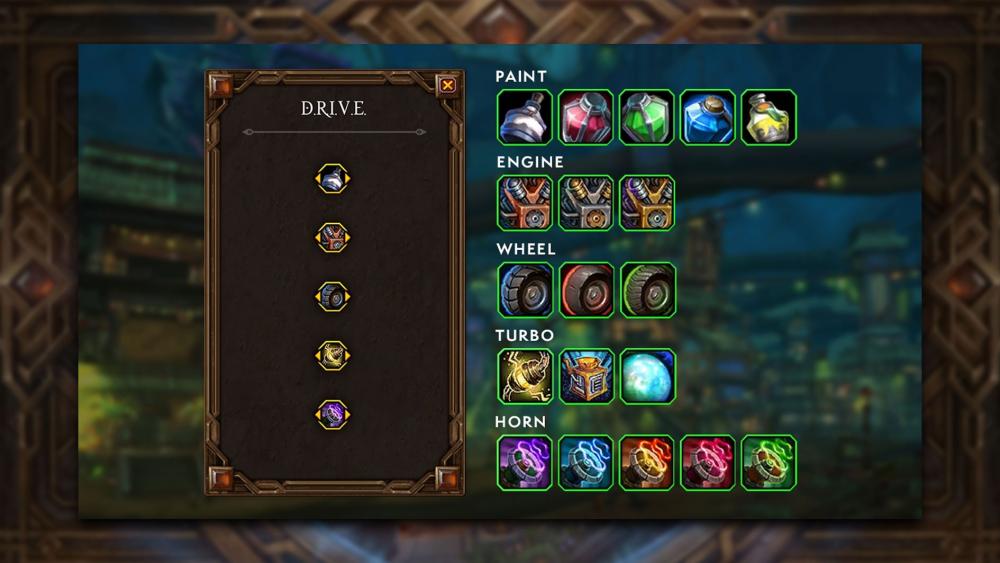Choose the green paint bottle
1000x563 pixels.
click(x=647, y=117)
